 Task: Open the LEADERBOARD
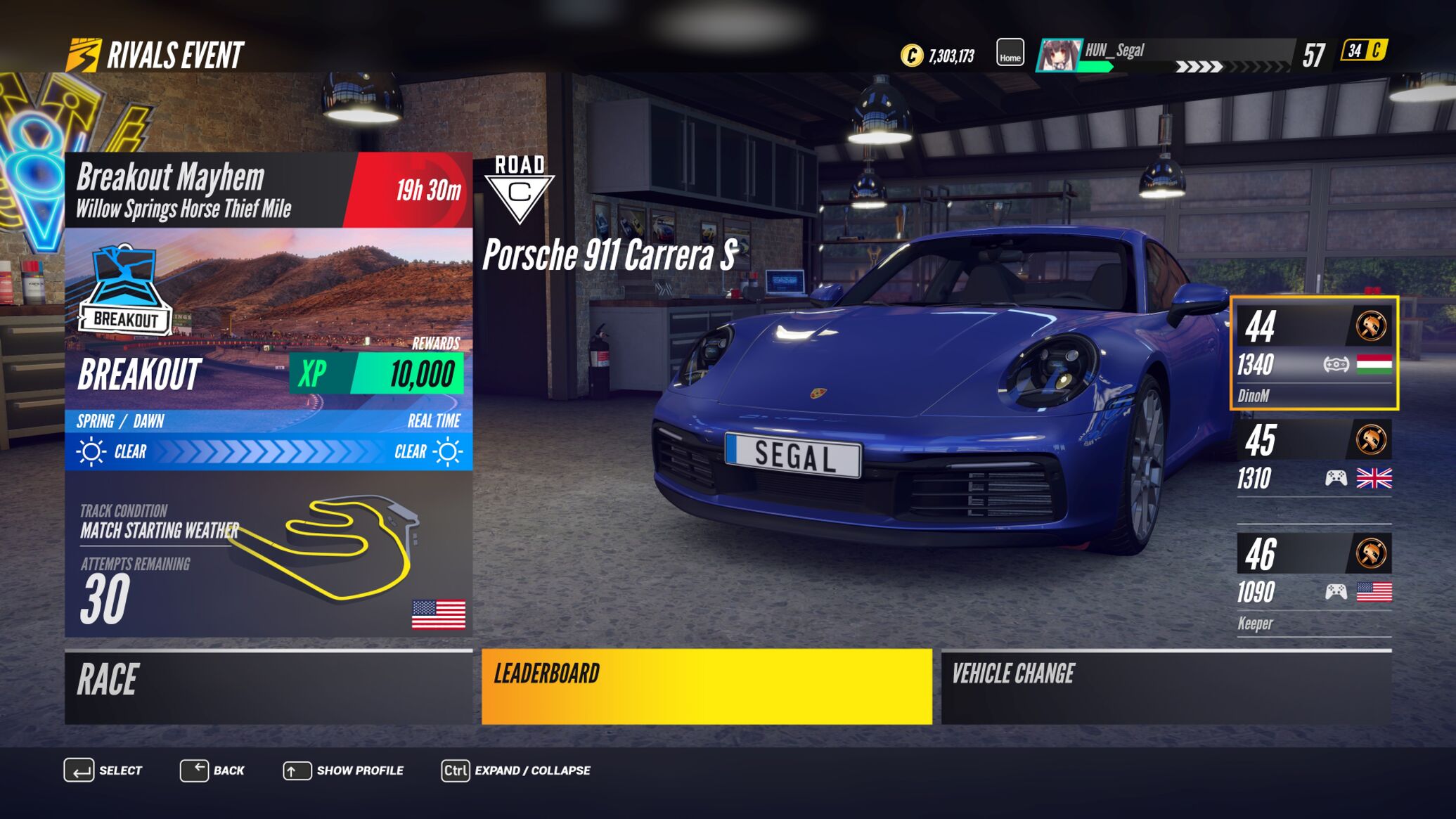(x=707, y=687)
